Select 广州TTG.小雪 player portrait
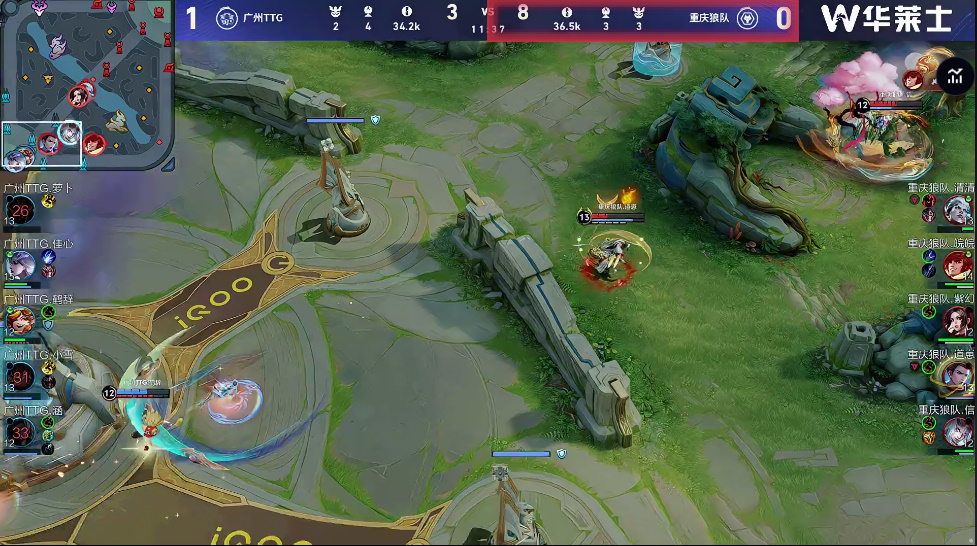This screenshot has height=546, width=977. point(21,376)
